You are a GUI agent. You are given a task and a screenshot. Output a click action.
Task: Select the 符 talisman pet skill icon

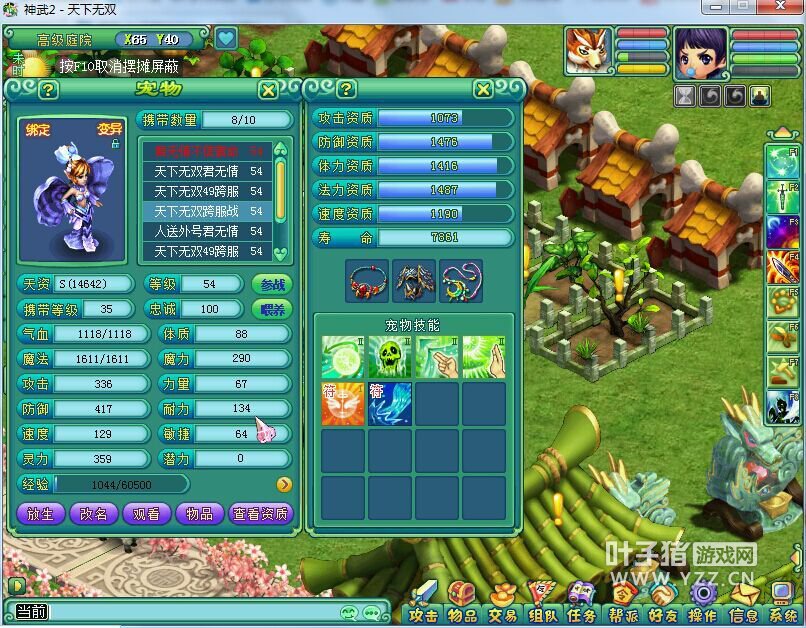tap(342, 403)
